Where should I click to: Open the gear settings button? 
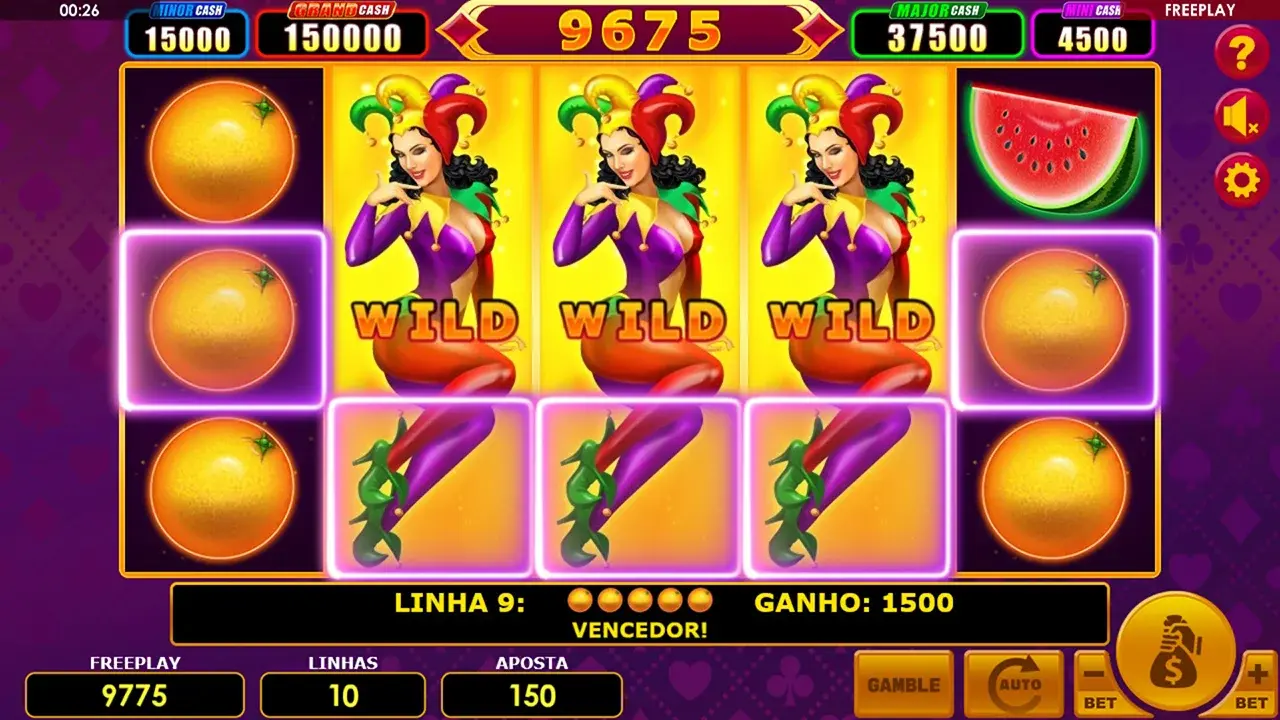coord(1241,181)
